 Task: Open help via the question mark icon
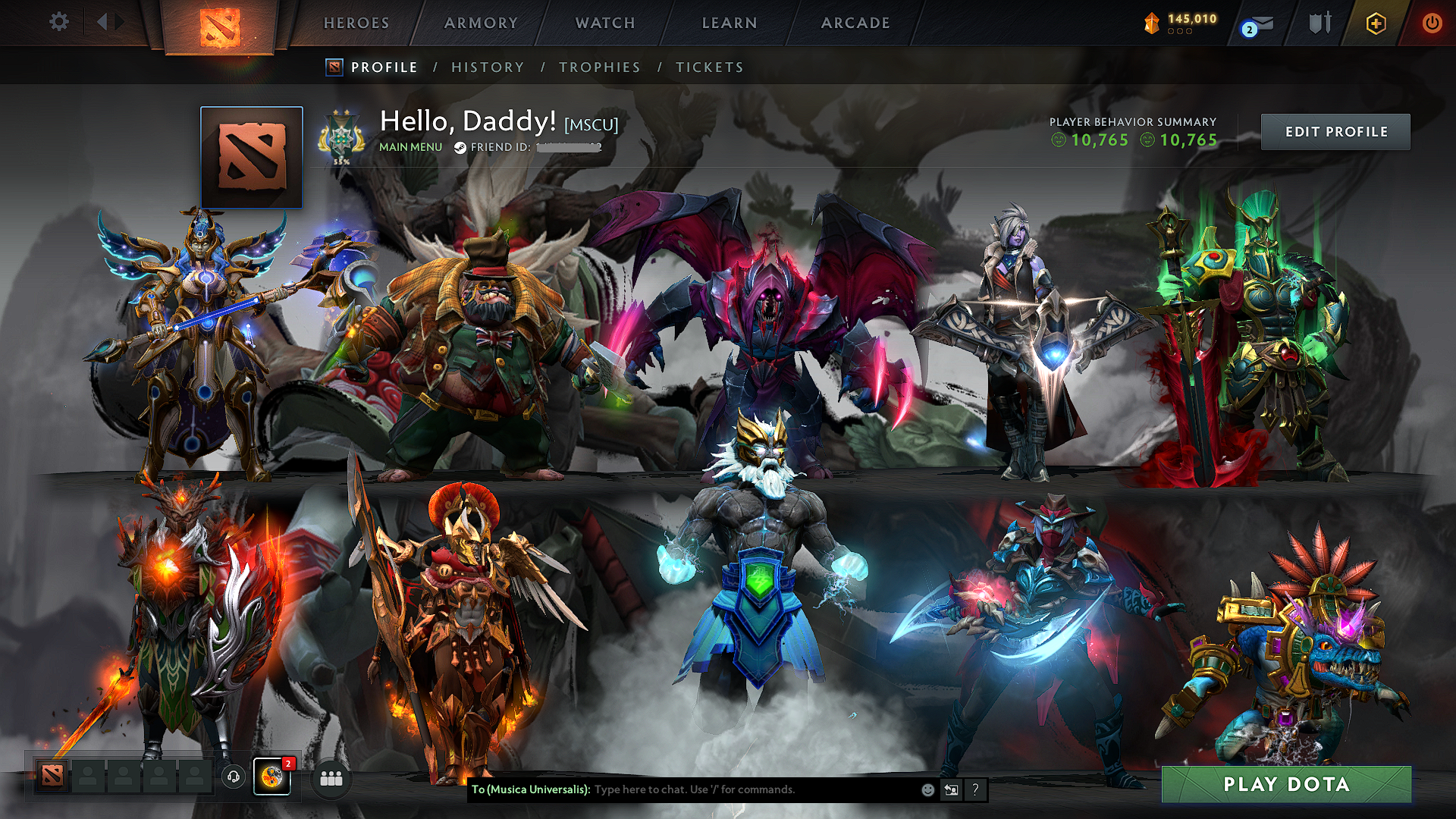pos(975,790)
